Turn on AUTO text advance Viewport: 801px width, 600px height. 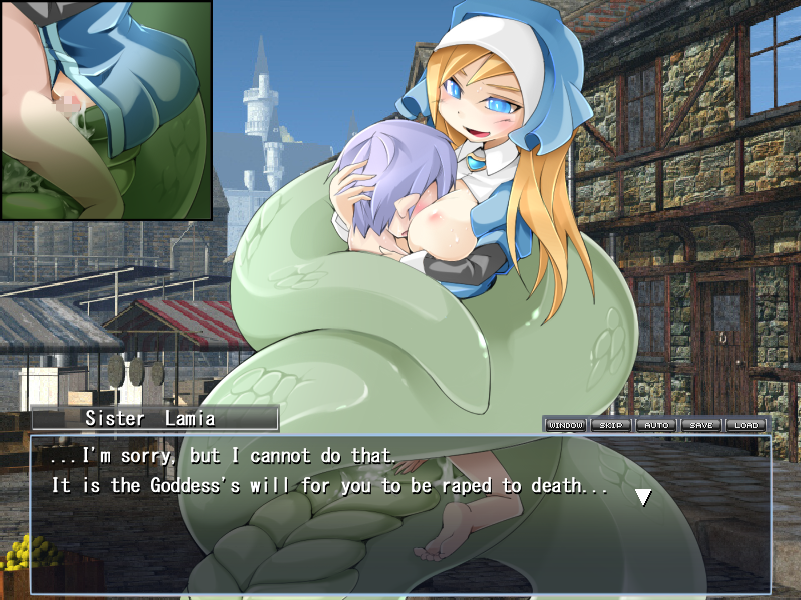pos(656,425)
